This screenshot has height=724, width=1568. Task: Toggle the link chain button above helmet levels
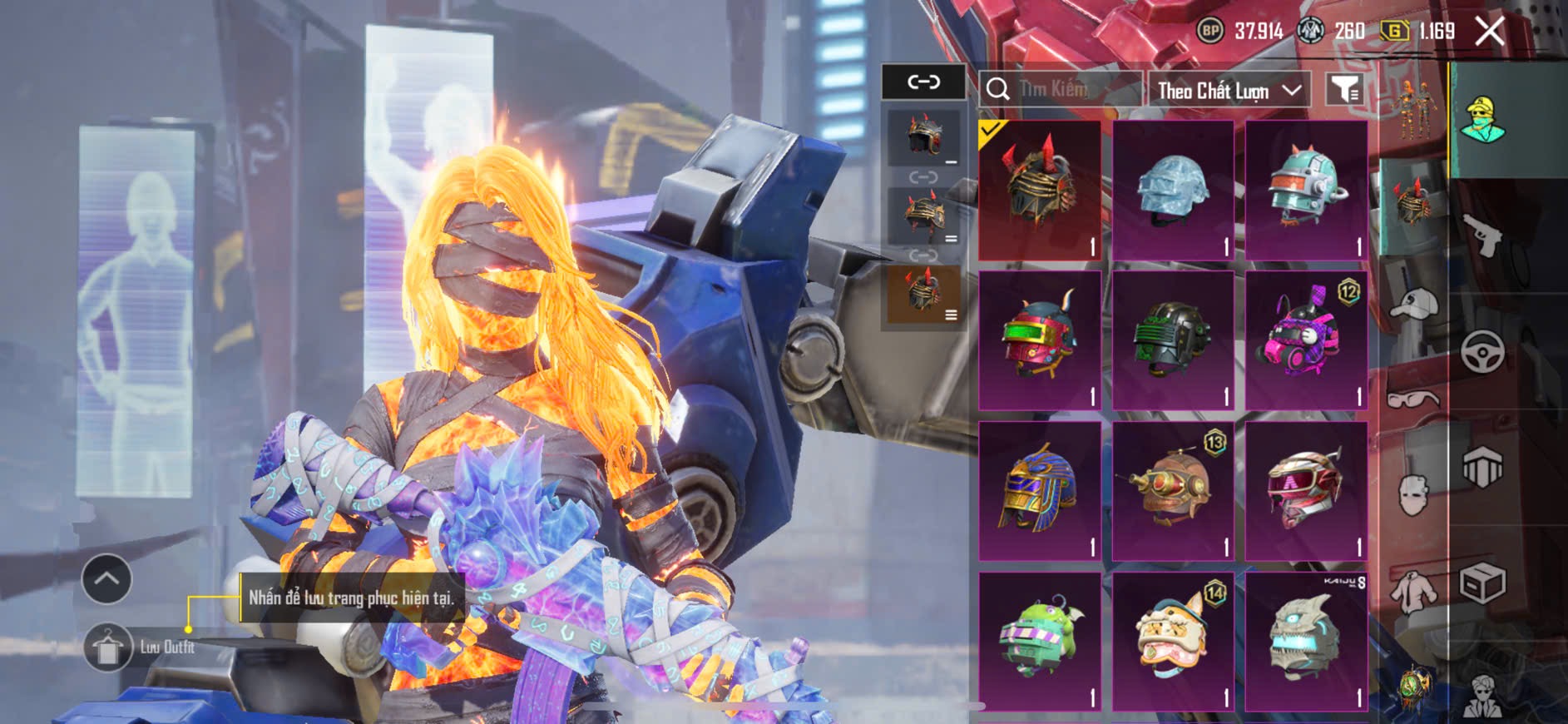923,82
